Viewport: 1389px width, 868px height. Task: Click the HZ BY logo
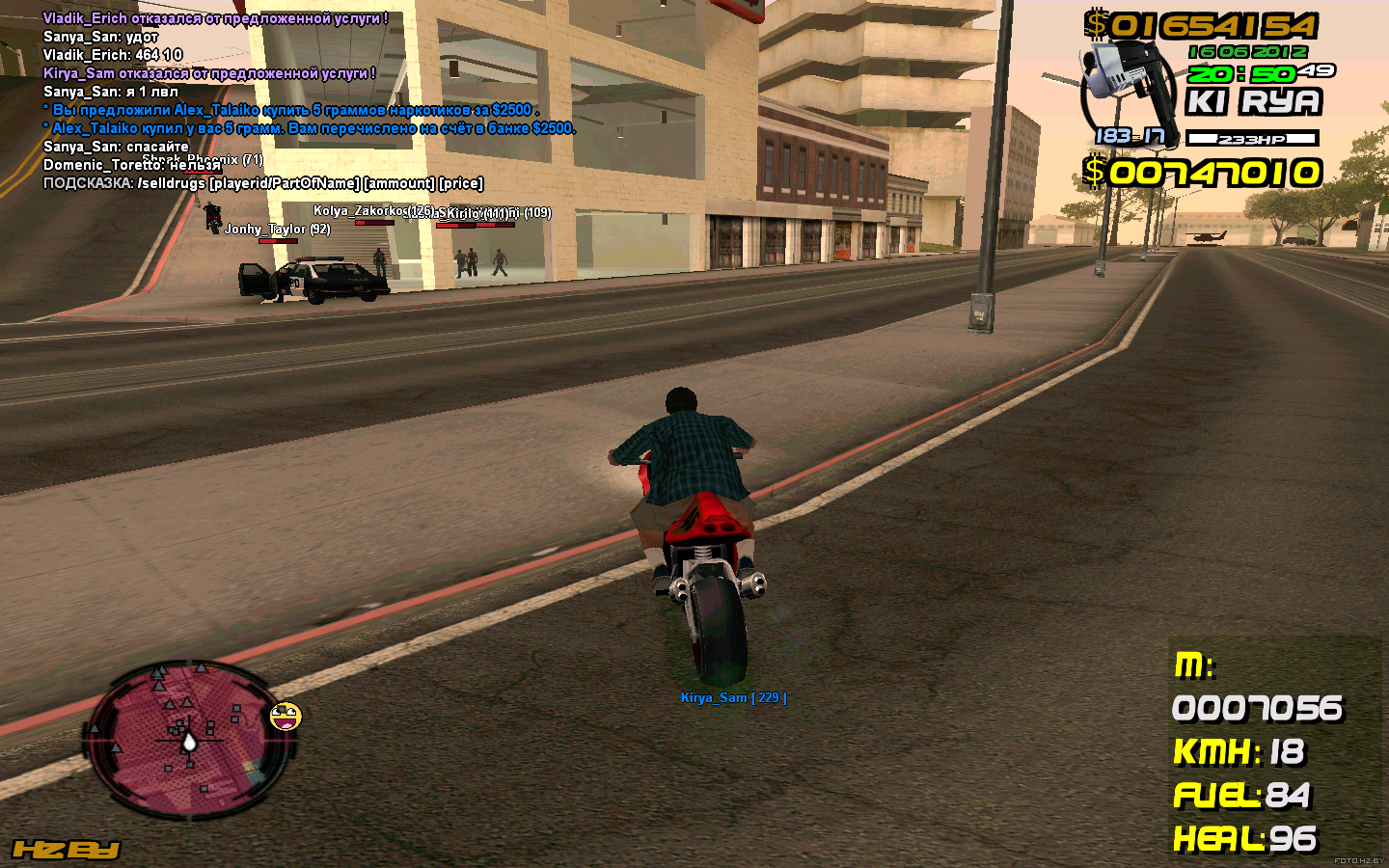pyautogui.click(x=66, y=850)
